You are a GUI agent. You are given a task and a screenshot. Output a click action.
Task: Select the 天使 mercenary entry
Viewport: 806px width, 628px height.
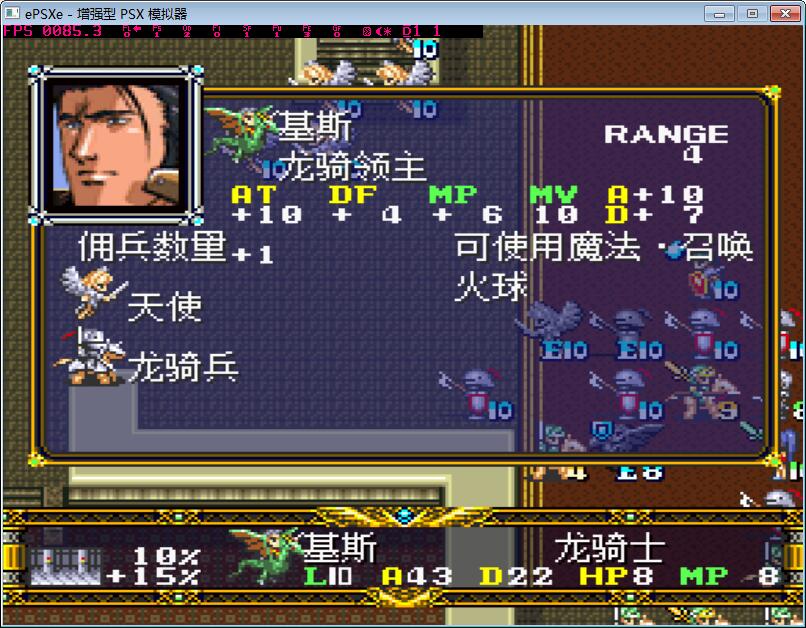[x=163, y=307]
